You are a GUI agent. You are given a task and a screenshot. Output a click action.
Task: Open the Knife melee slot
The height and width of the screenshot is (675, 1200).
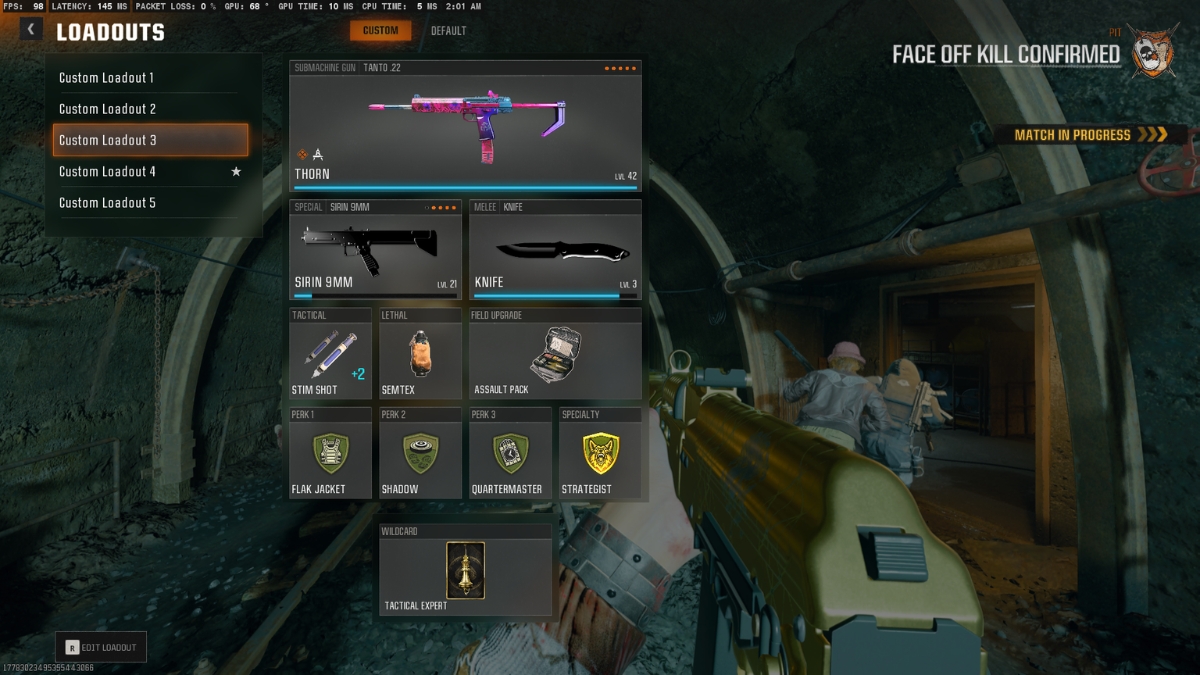coord(555,250)
